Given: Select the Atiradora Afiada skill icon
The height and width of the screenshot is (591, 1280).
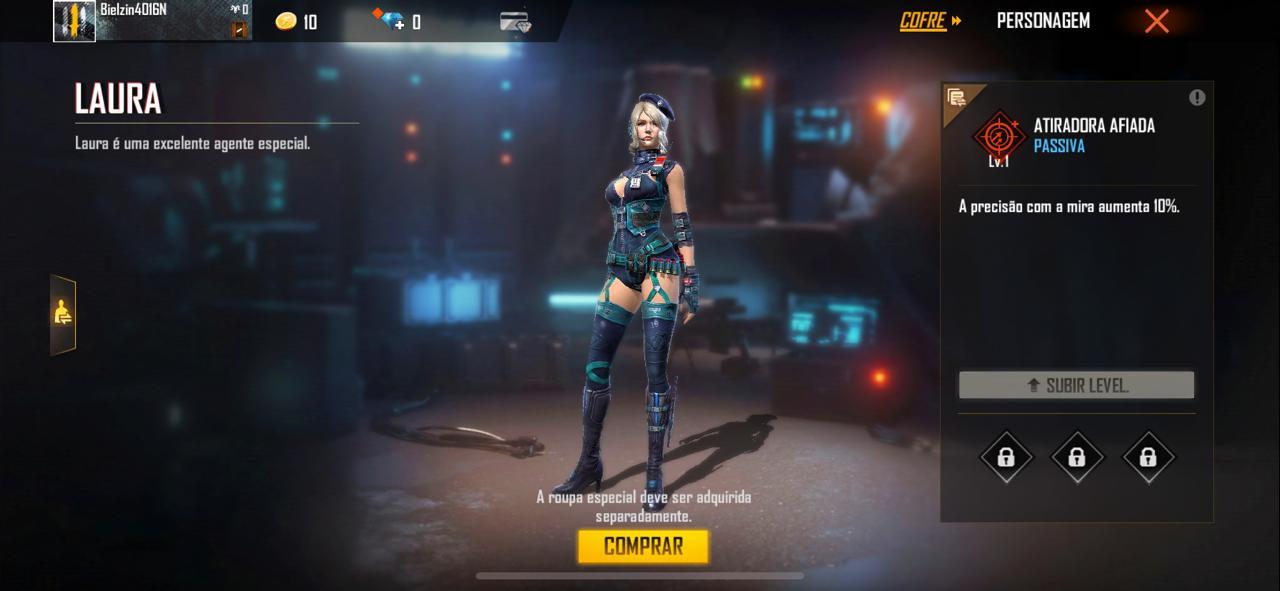Looking at the screenshot, I should click(x=998, y=137).
